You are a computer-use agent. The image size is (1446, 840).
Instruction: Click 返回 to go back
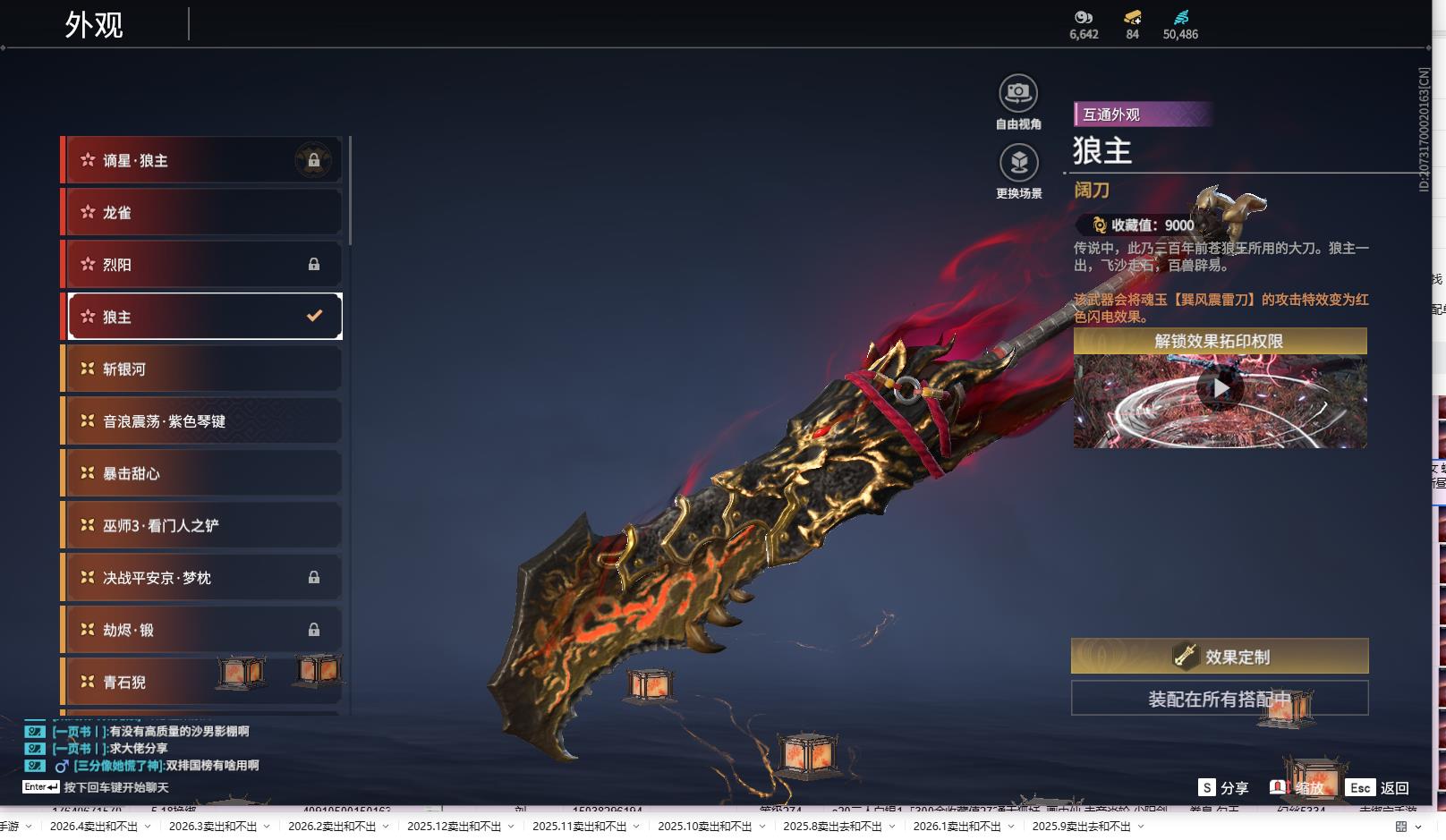1379,787
